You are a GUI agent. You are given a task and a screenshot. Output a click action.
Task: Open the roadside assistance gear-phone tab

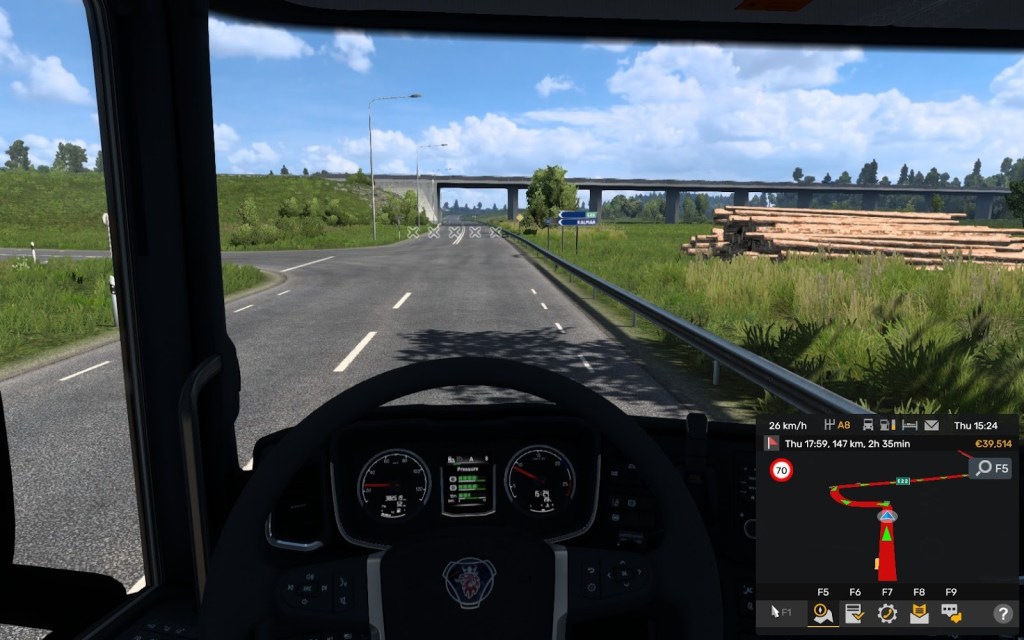coord(887,613)
